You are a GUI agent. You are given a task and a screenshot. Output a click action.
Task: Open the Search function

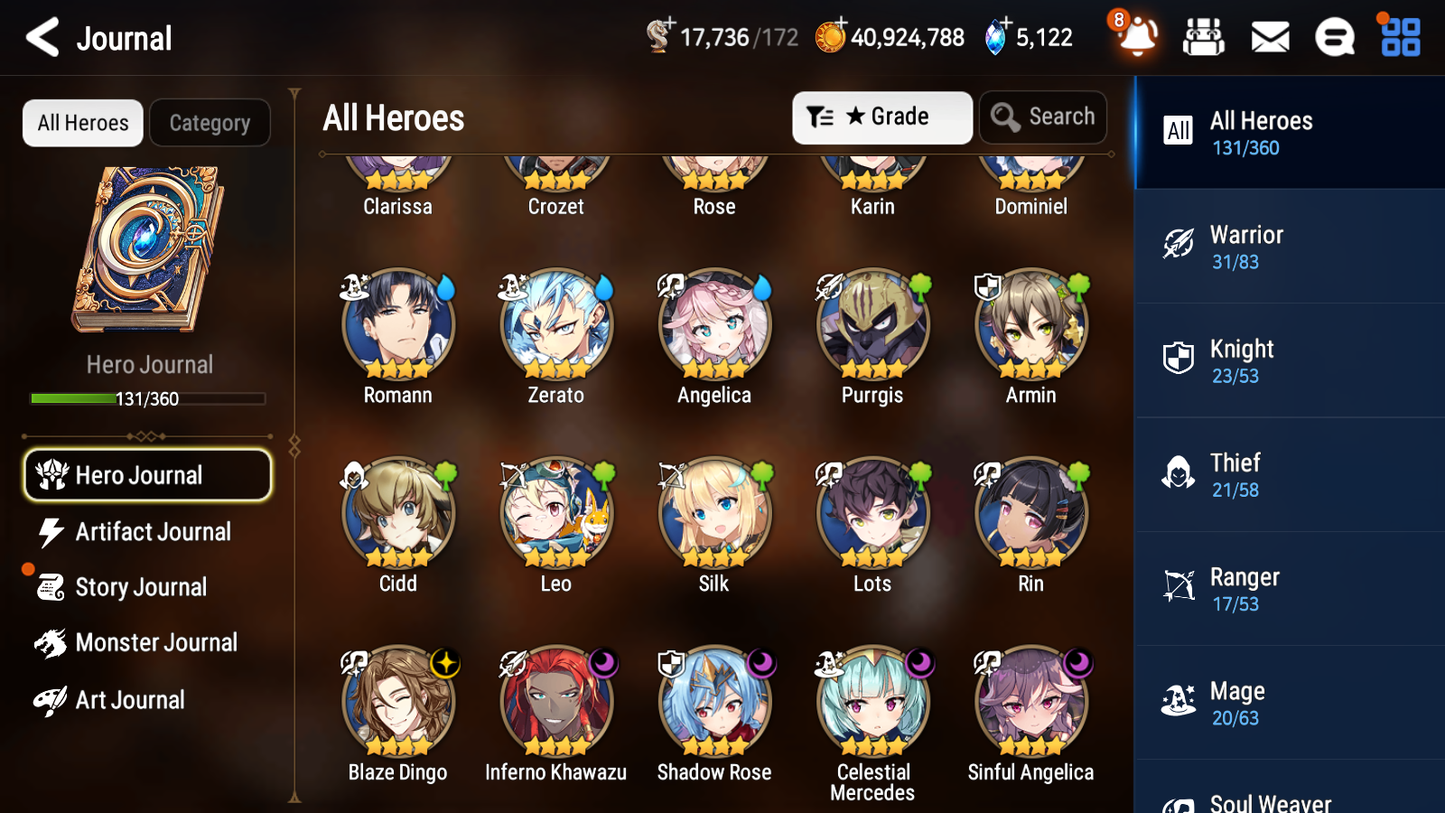[1043, 117]
